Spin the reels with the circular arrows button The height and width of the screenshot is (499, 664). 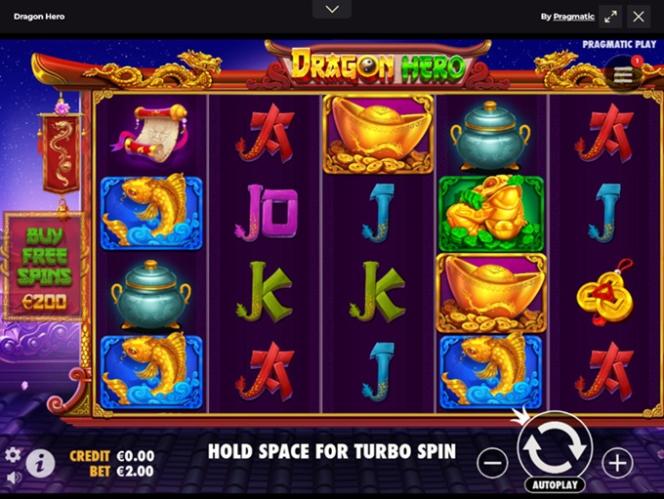tap(555, 449)
